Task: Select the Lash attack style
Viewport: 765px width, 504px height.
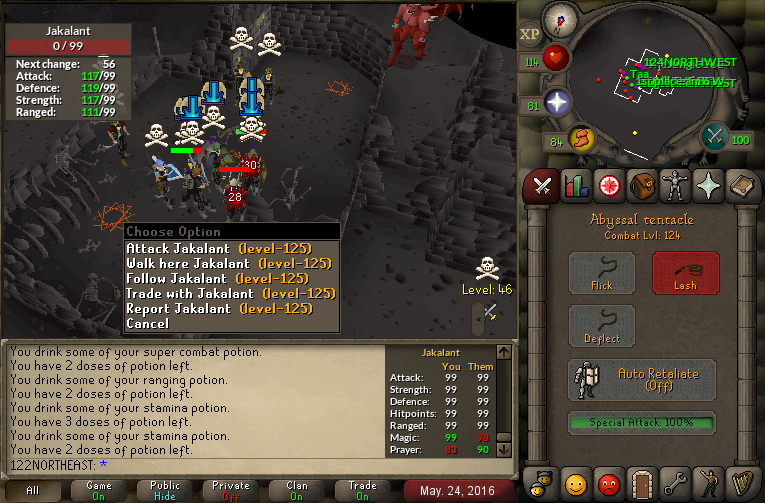Action: tap(685, 272)
